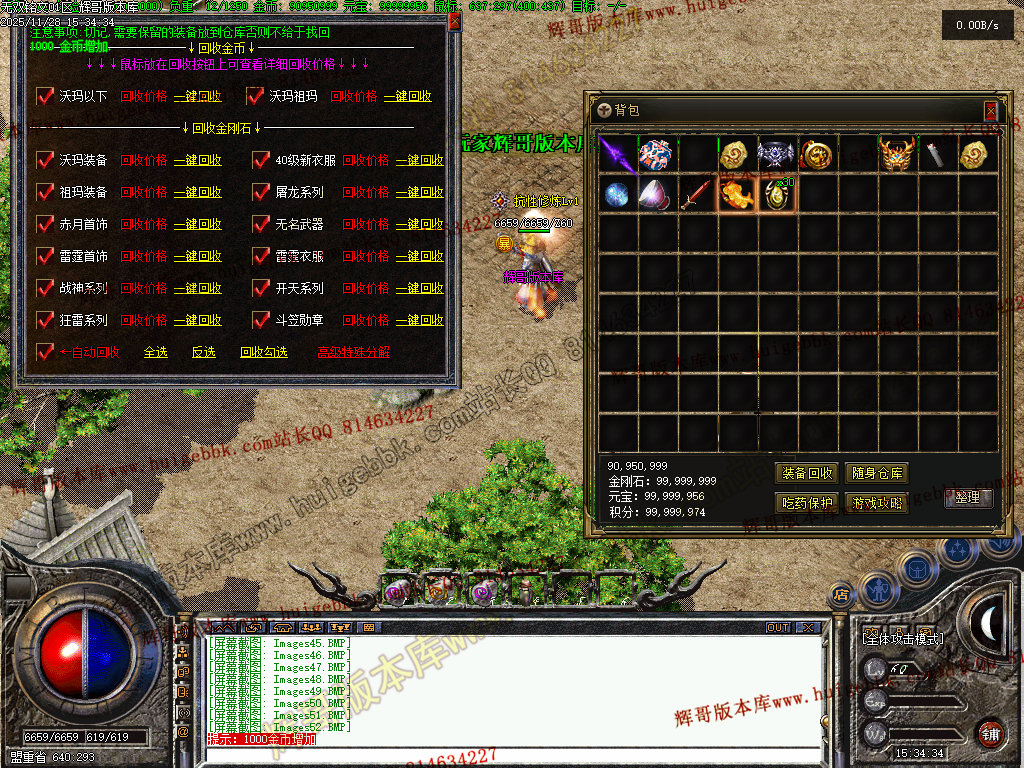Uncheck the 祖玛装备 checkbox
The height and width of the screenshot is (768, 1024).
(45, 192)
